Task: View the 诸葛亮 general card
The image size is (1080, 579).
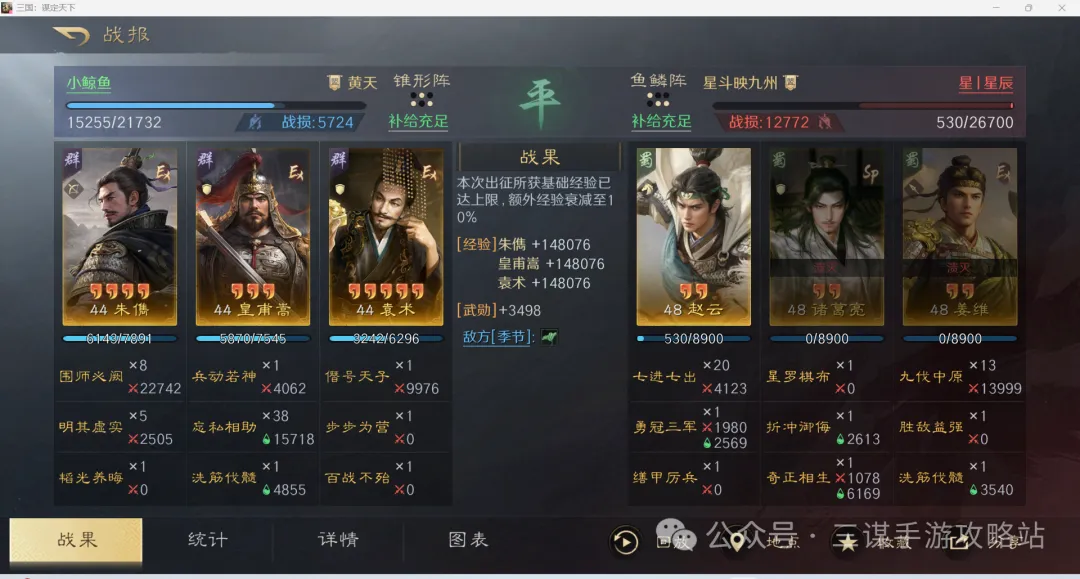Action: click(827, 237)
